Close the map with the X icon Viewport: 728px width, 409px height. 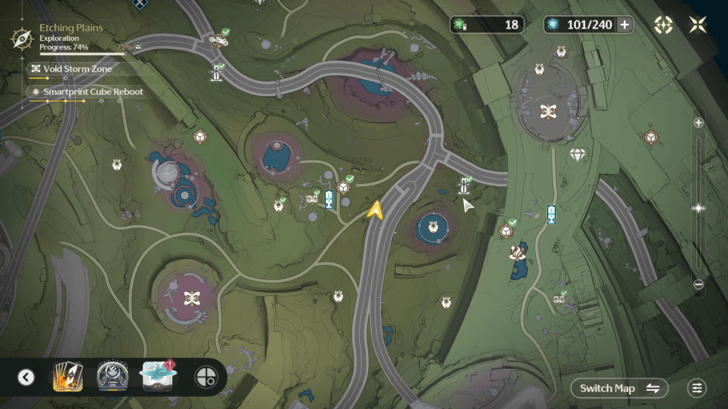[x=698, y=25]
